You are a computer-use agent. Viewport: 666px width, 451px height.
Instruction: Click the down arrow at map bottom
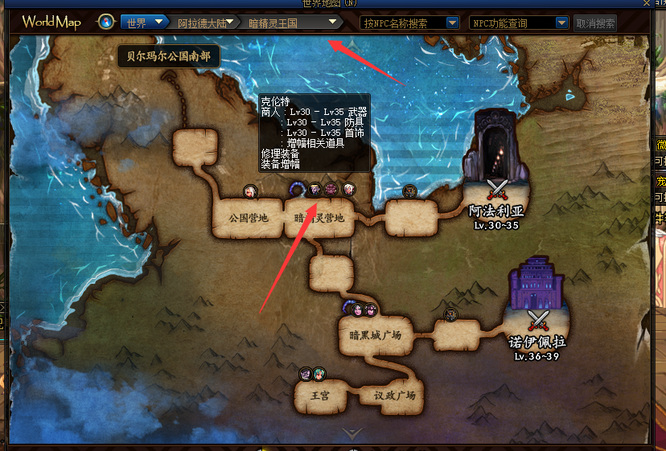tap(353, 433)
